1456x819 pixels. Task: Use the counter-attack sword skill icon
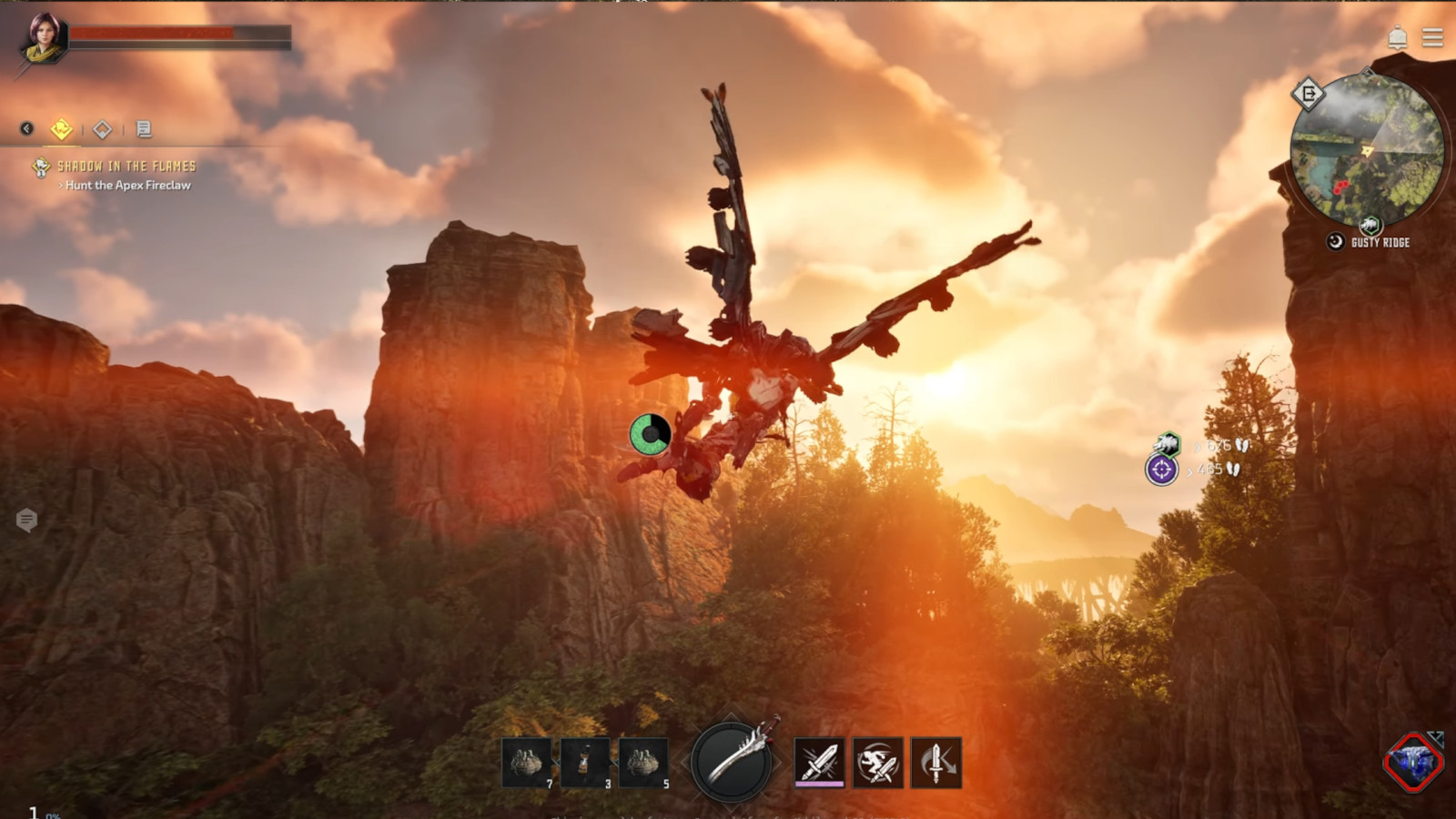pos(935,762)
